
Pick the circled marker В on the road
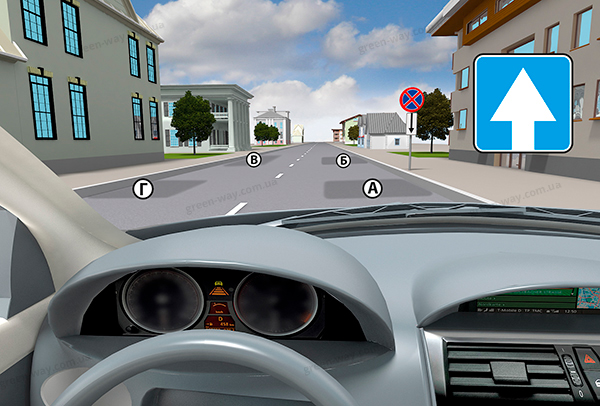coord(254,159)
